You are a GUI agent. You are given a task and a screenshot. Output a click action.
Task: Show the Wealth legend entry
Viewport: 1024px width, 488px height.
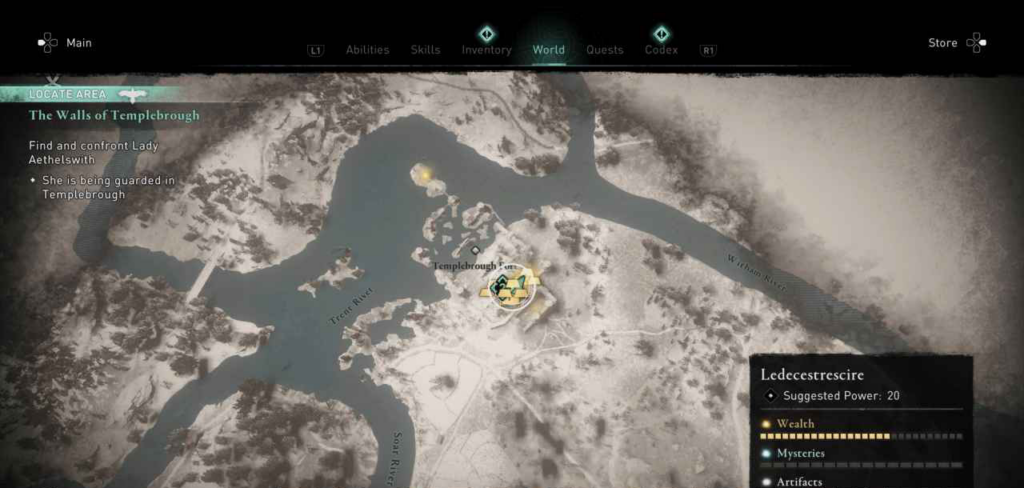click(796, 424)
